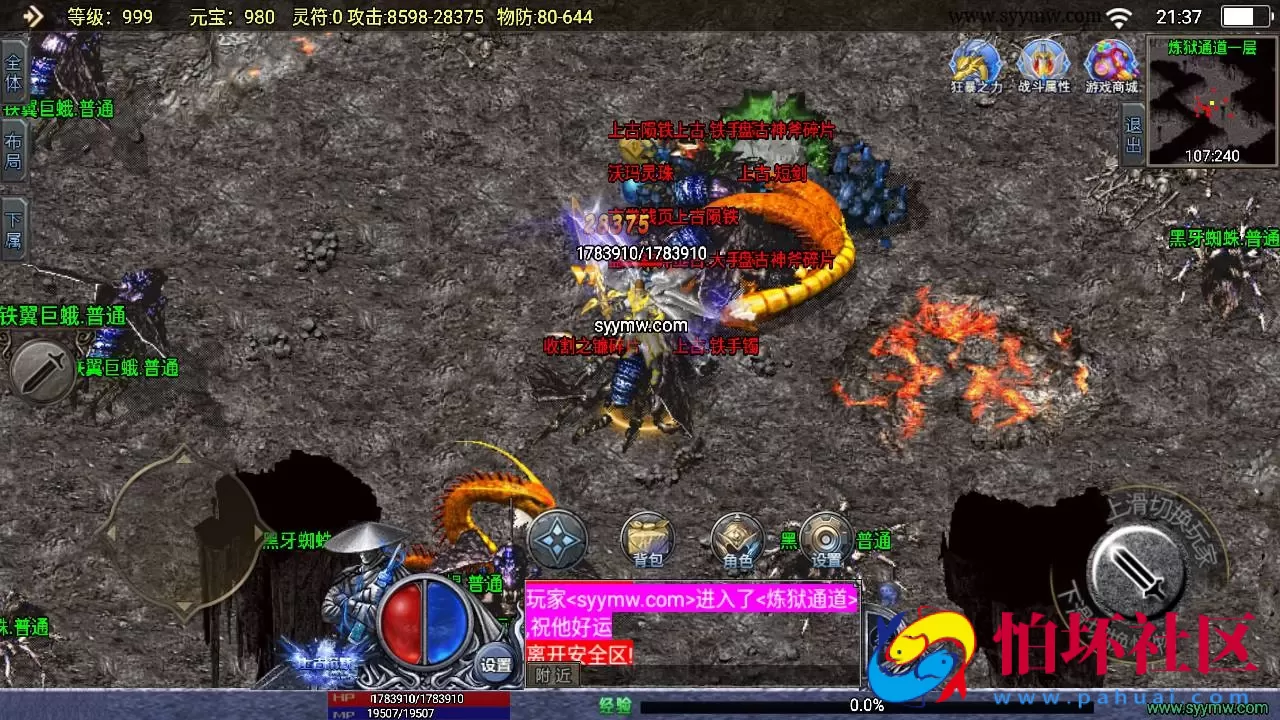
Task: Select the 全体 side tab
Action: point(13,71)
